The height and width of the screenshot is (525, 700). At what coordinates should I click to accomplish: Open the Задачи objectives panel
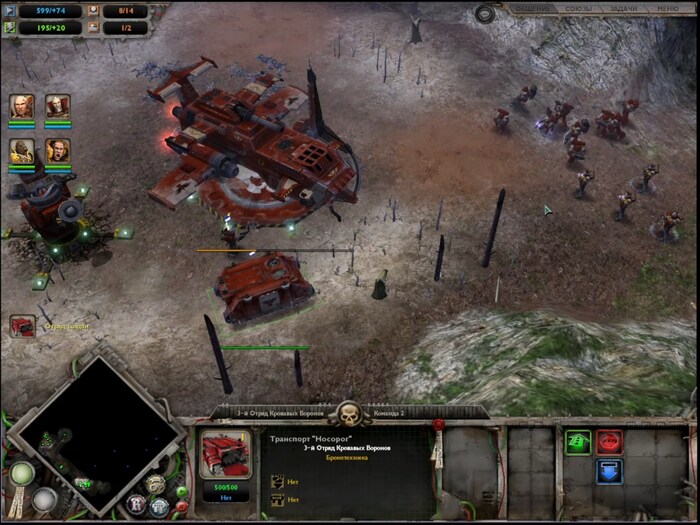click(x=621, y=9)
